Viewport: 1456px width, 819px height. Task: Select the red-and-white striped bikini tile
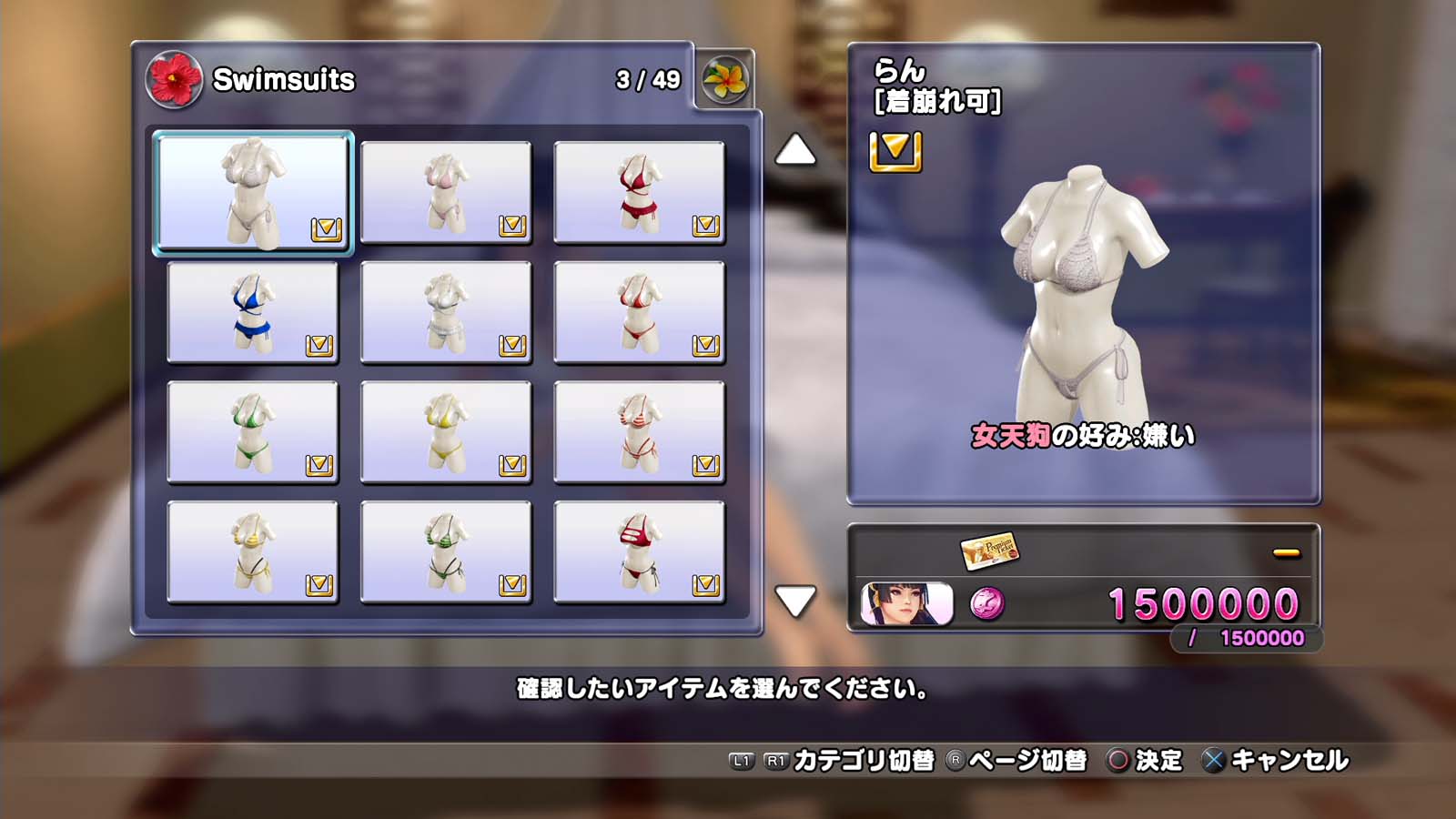pos(639,432)
